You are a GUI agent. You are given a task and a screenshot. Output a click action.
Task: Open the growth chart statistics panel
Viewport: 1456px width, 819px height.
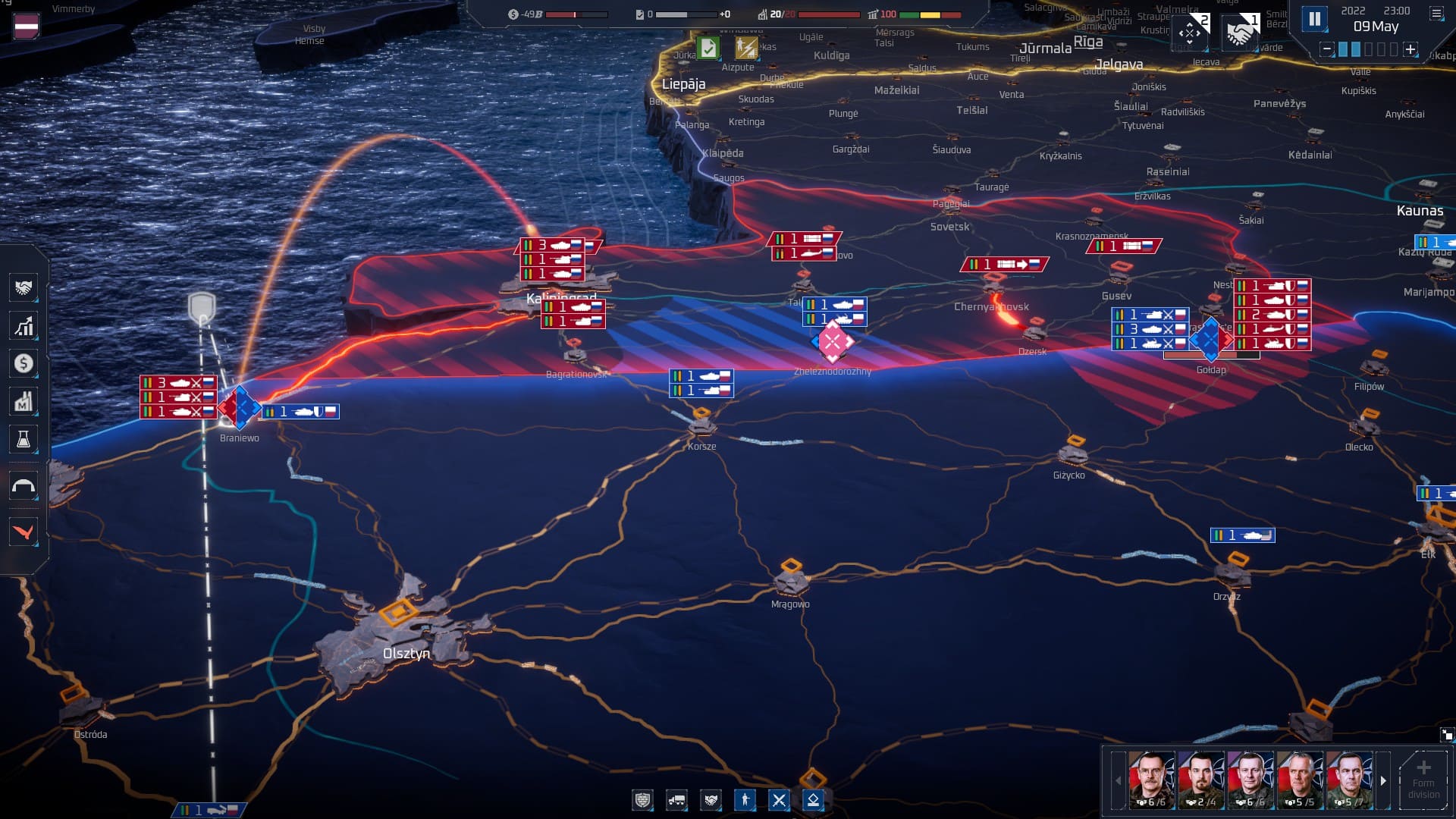(x=24, y=326)
